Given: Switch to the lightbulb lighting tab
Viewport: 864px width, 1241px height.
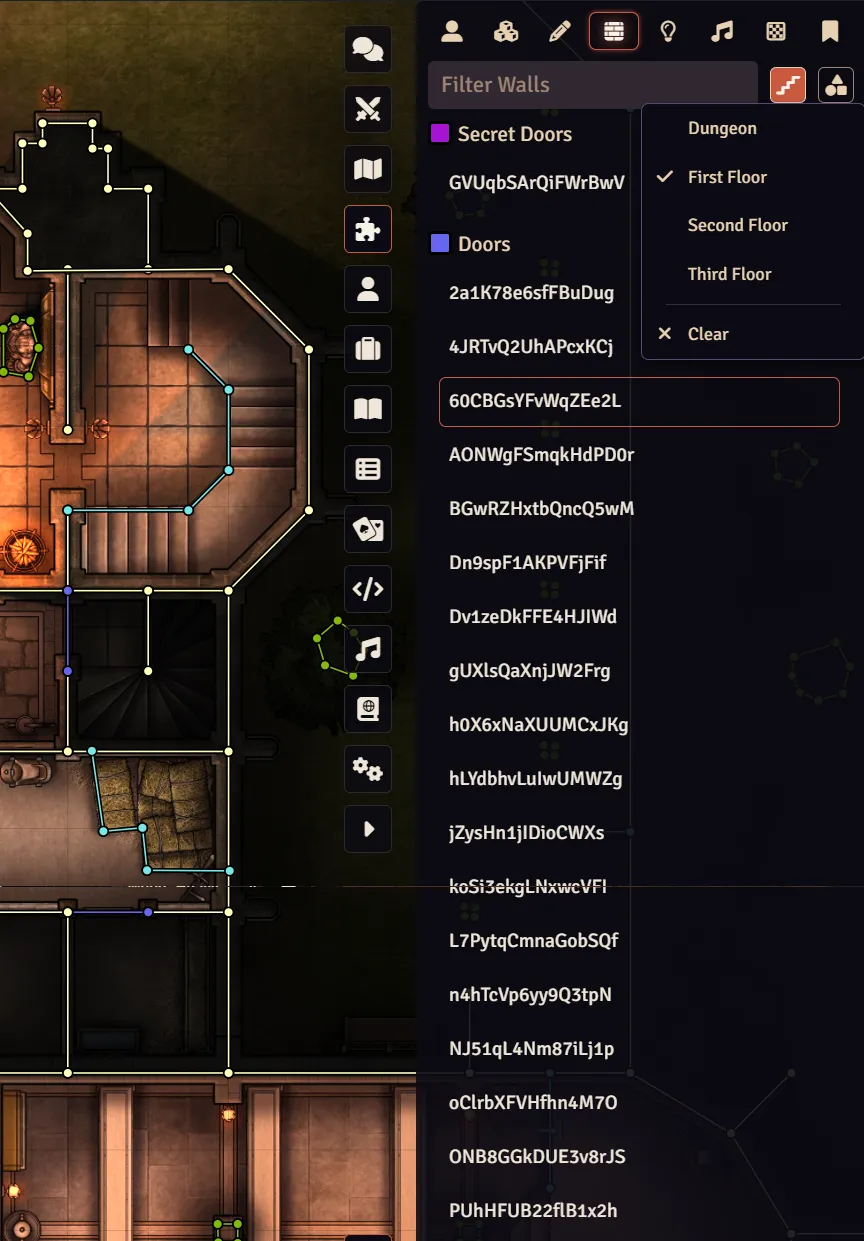Looking at the screenshot, I should coord(668,31).
